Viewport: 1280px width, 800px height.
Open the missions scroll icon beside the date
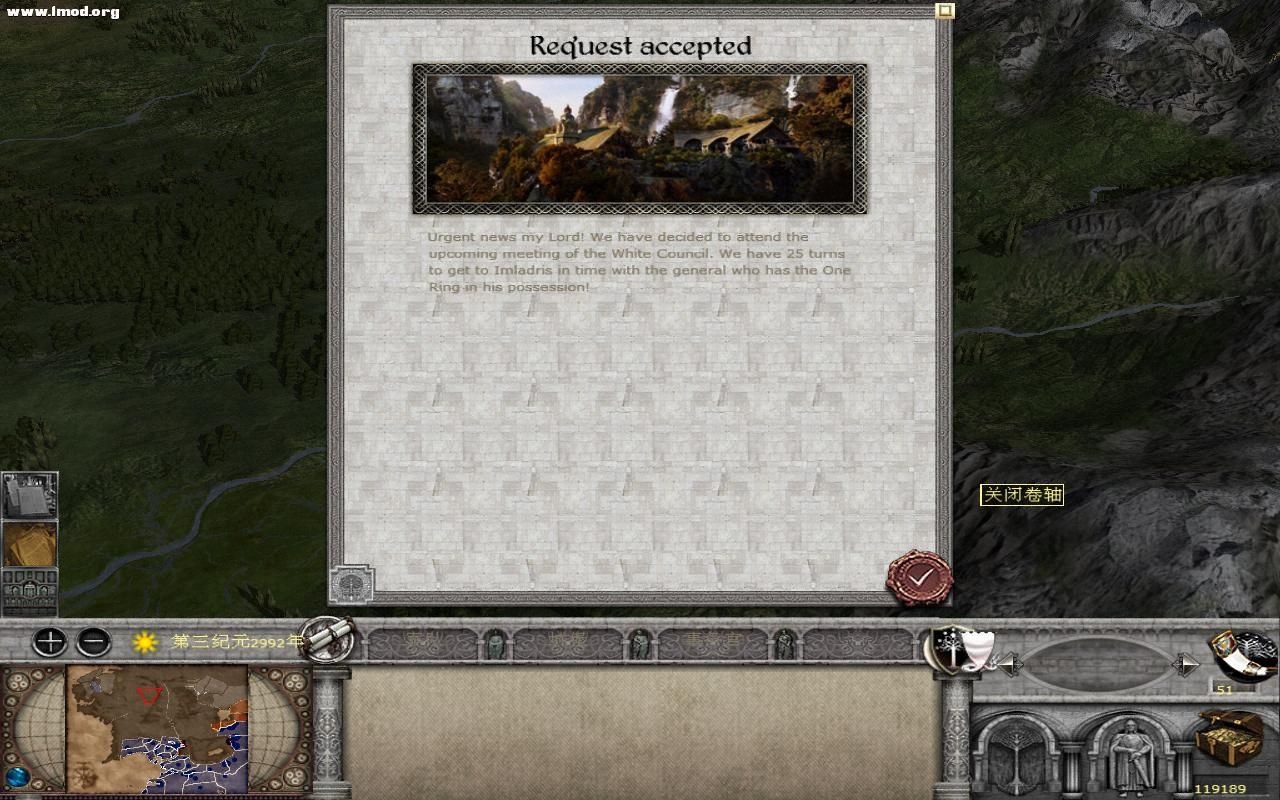click(x=330, y=641)
